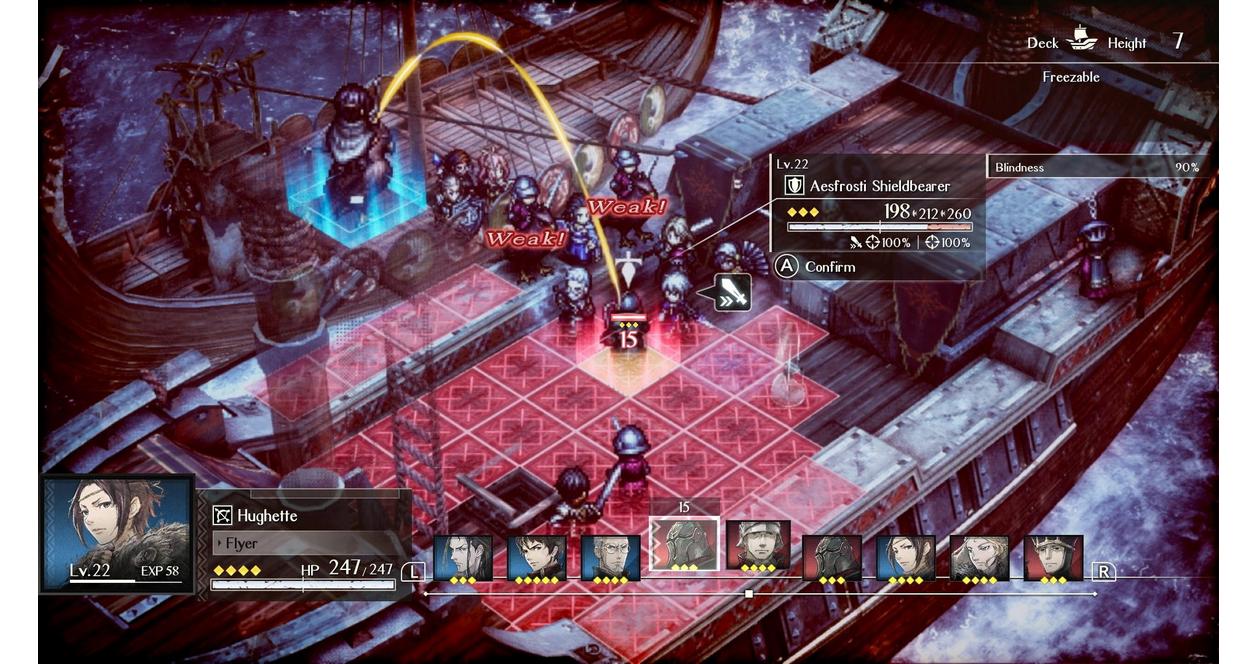This screenshot has height=664, width=1256.
Task: Select the highlighted helmeted enemy portrait marked 15
Action: pyautogui.click(x=684, y=545)
